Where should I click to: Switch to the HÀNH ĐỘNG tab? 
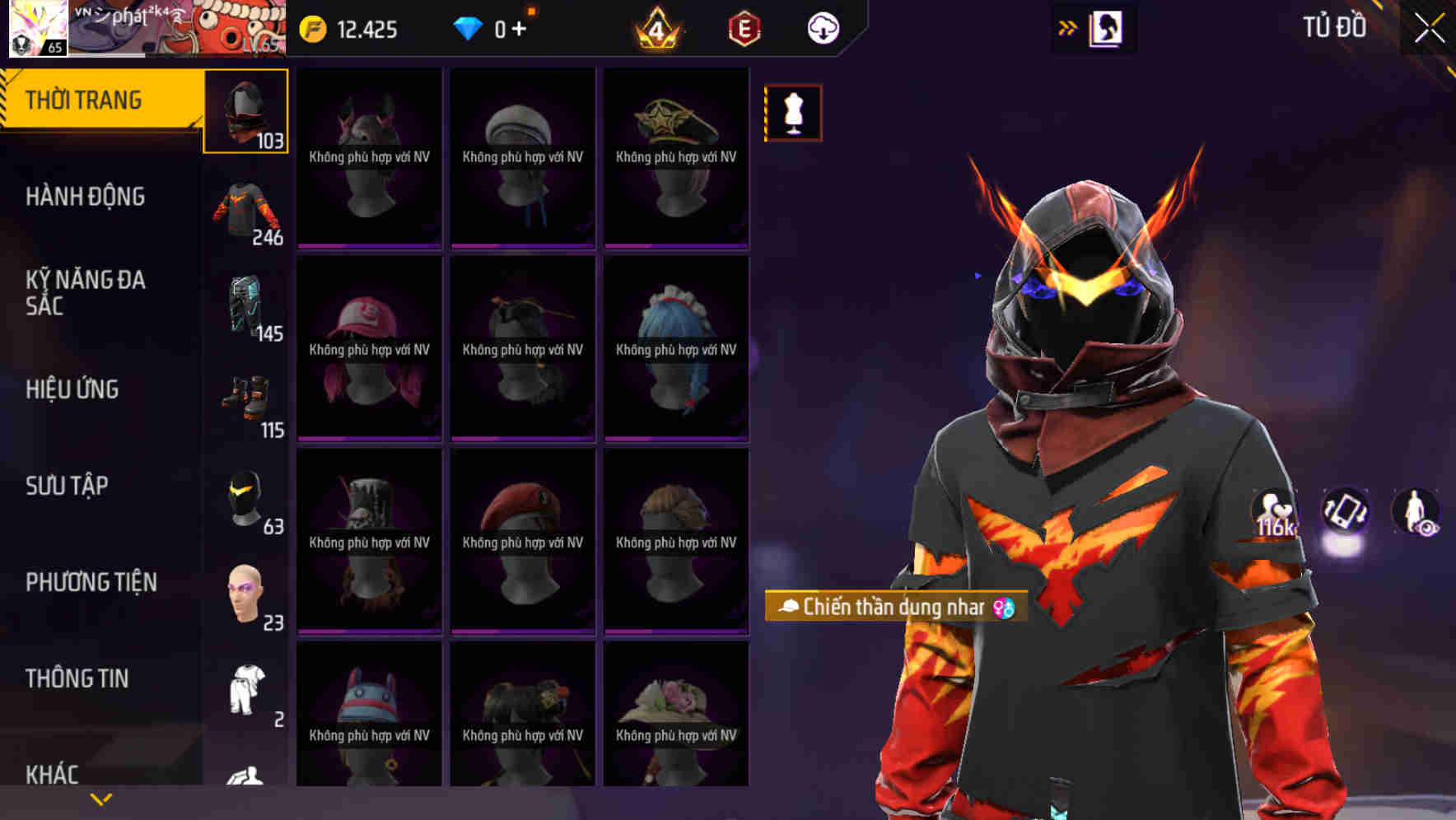[86, 197]
